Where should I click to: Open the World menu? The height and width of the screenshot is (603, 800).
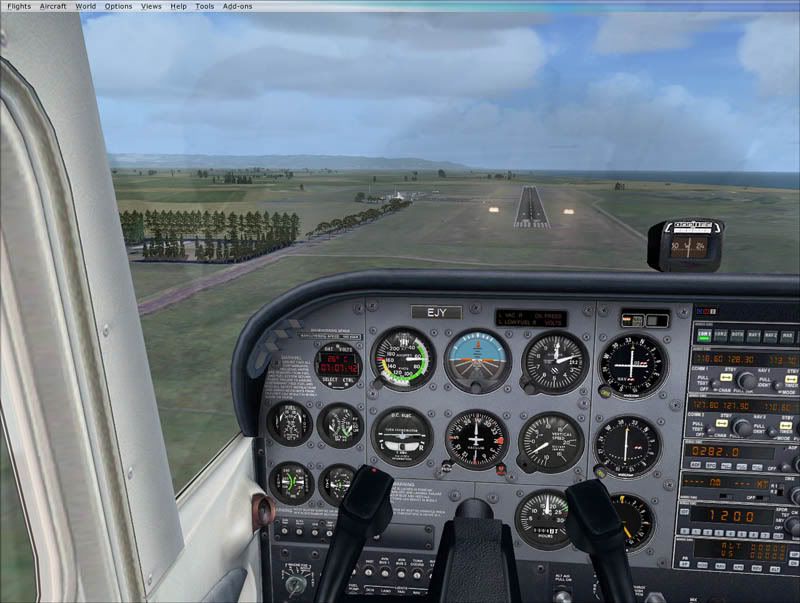coord(86,6)
